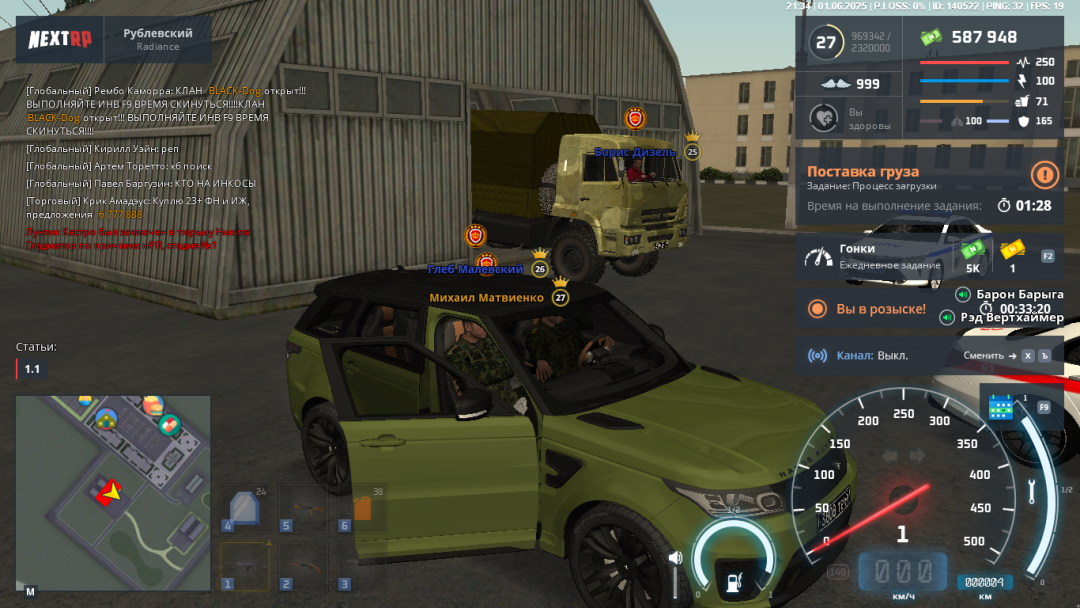Click the fast food marker on minimap
The image size is (1080, 608).
152,406
